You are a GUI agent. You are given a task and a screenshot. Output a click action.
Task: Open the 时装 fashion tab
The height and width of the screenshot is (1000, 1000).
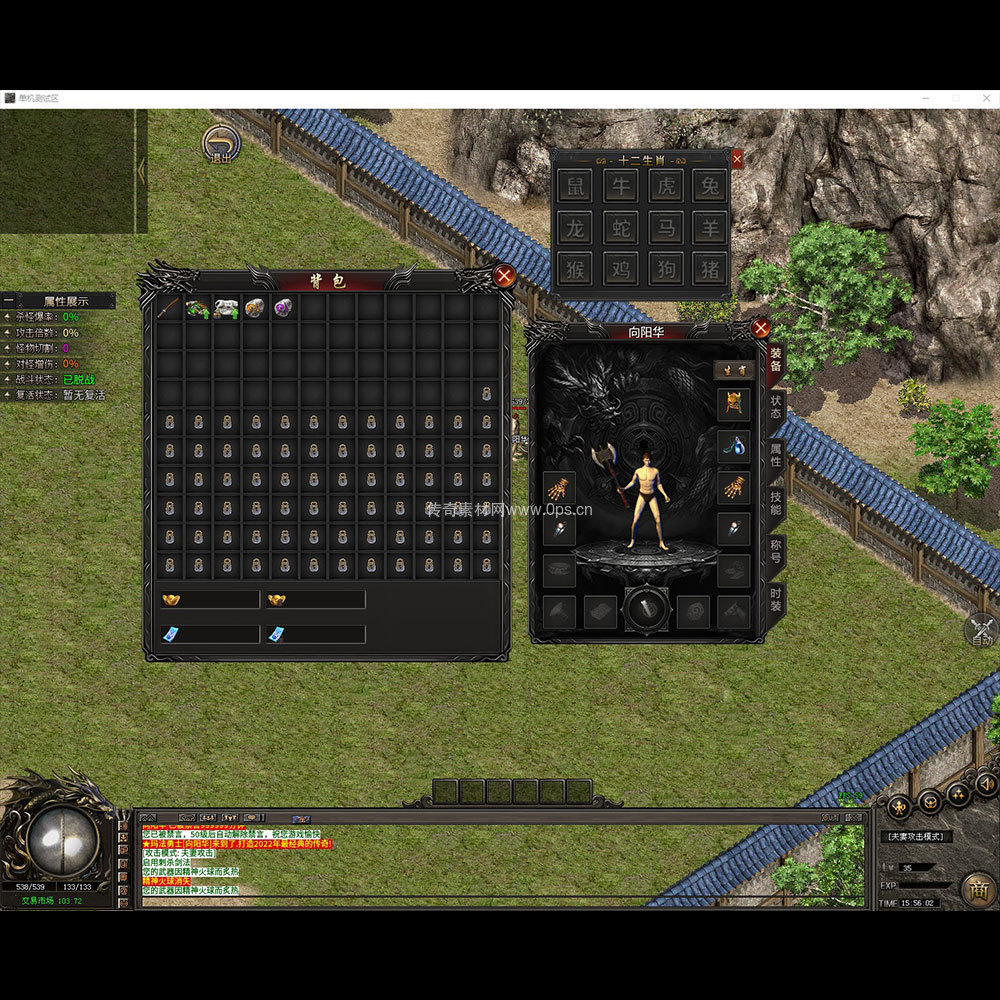pos(776,600)
